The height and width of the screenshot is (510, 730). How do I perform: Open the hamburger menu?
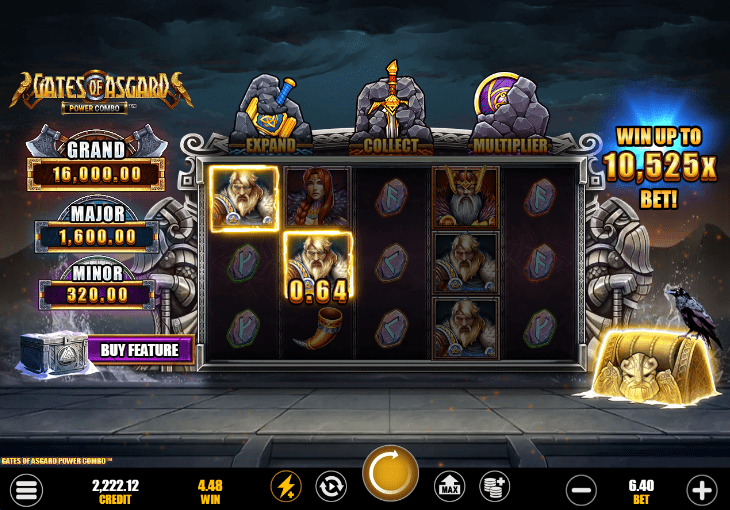[x=27, y=489]
